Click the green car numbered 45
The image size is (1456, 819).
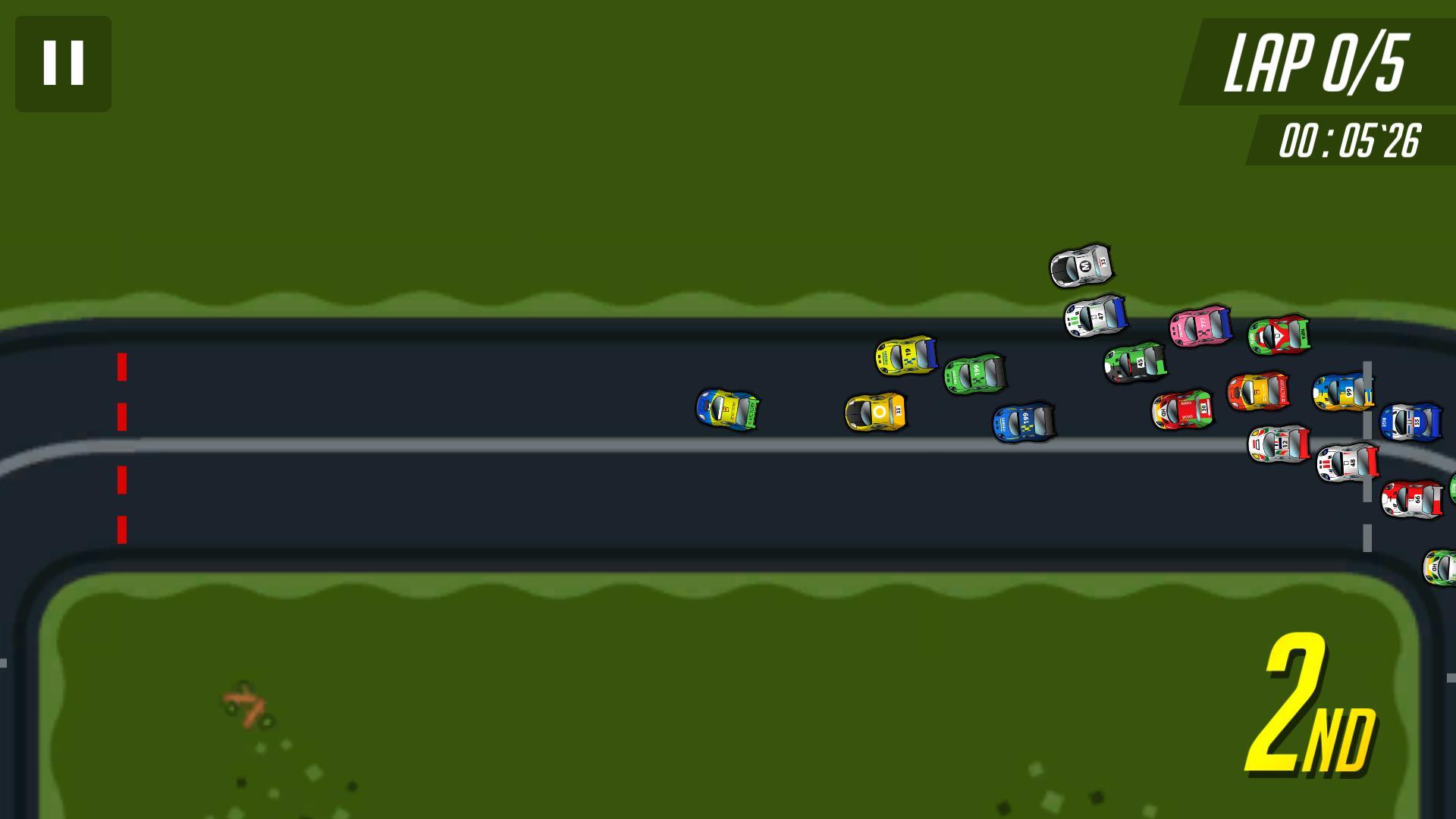tap(1136, 364)
